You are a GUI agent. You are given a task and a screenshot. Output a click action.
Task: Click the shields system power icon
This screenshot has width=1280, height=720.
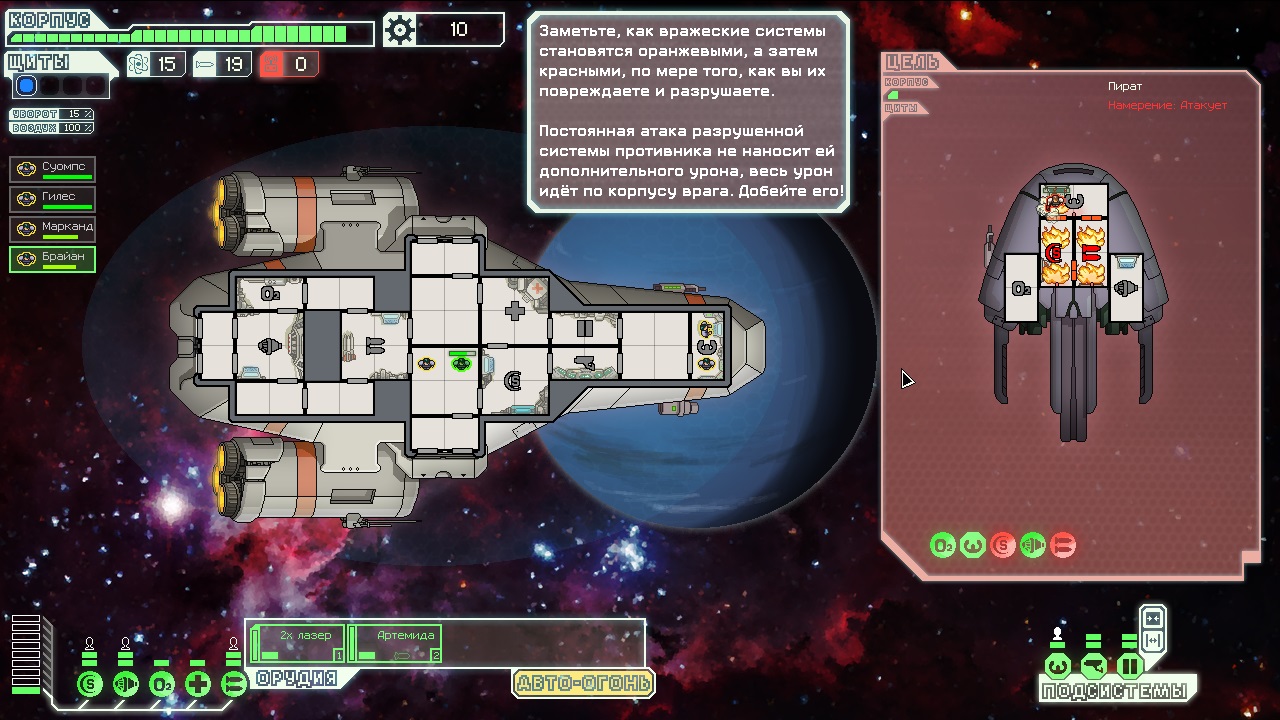[x=90, y=685]
